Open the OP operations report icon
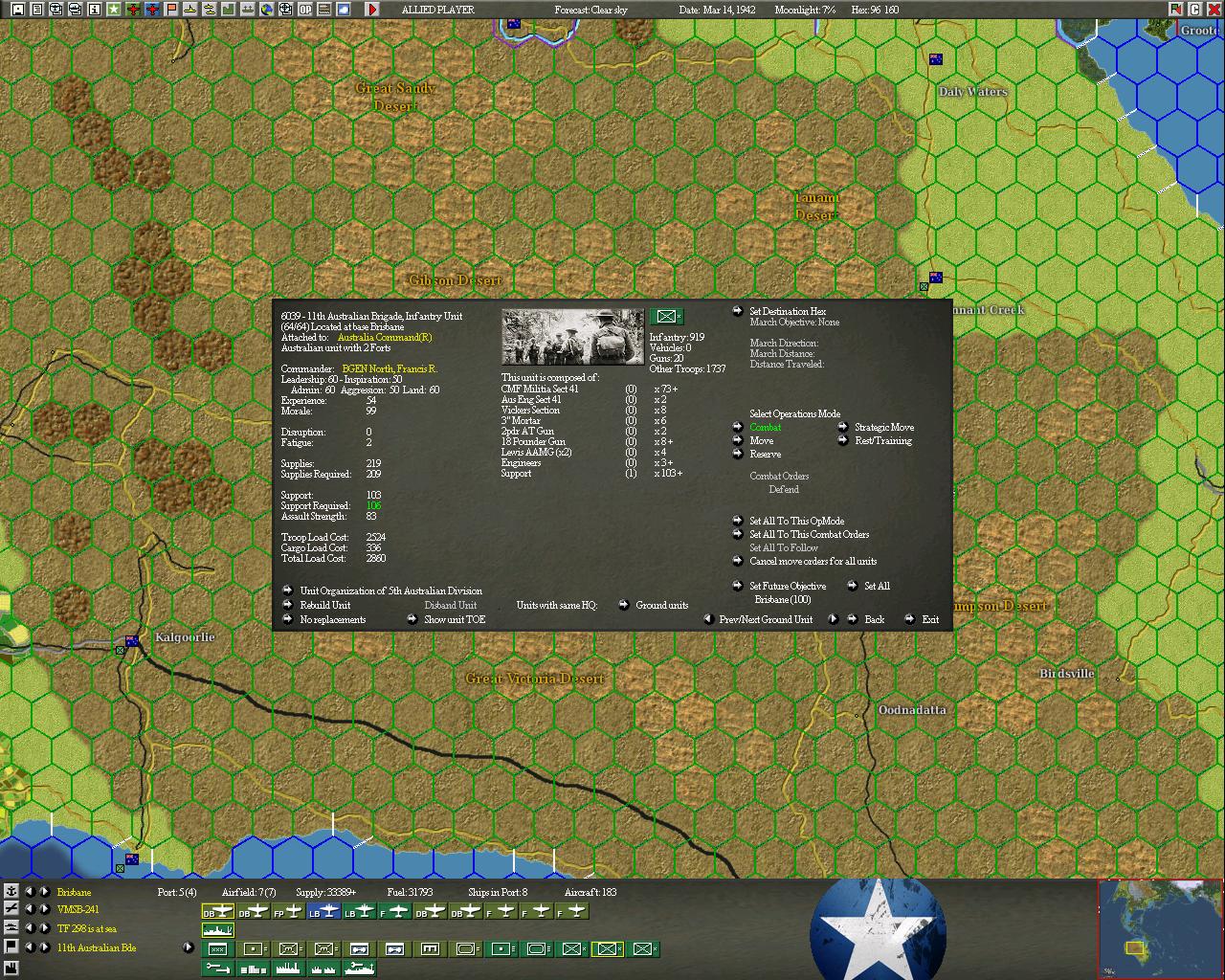Image resolution: width=1225 pixels, height=980 pixels. pos(305,11)
